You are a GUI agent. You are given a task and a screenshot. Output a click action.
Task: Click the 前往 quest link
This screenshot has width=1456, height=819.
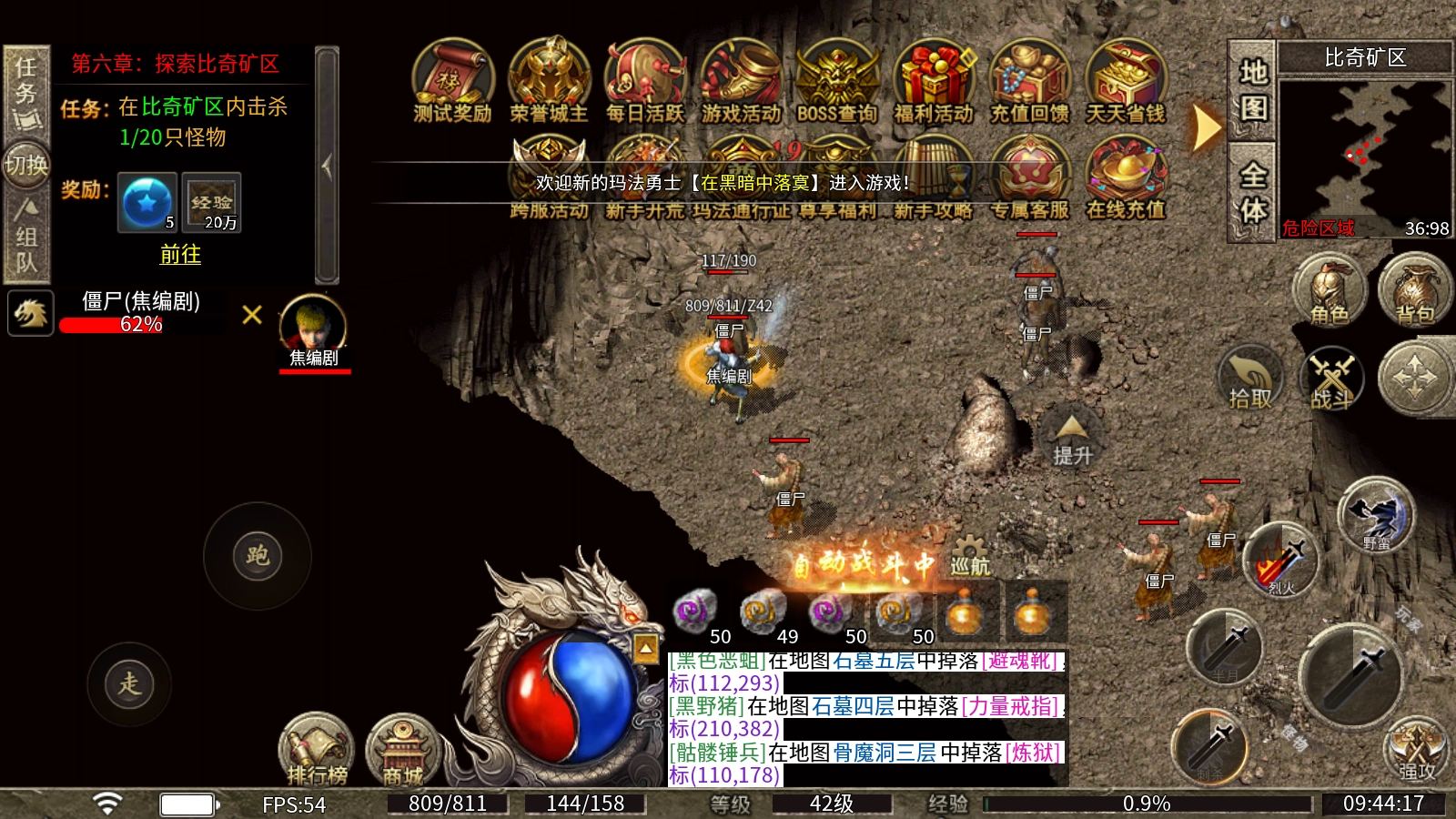click(x=180, y=255)
